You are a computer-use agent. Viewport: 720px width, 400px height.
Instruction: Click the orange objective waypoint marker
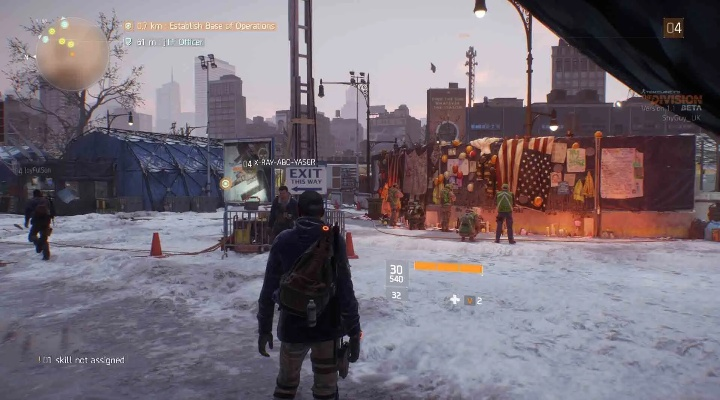pos(225,183)
